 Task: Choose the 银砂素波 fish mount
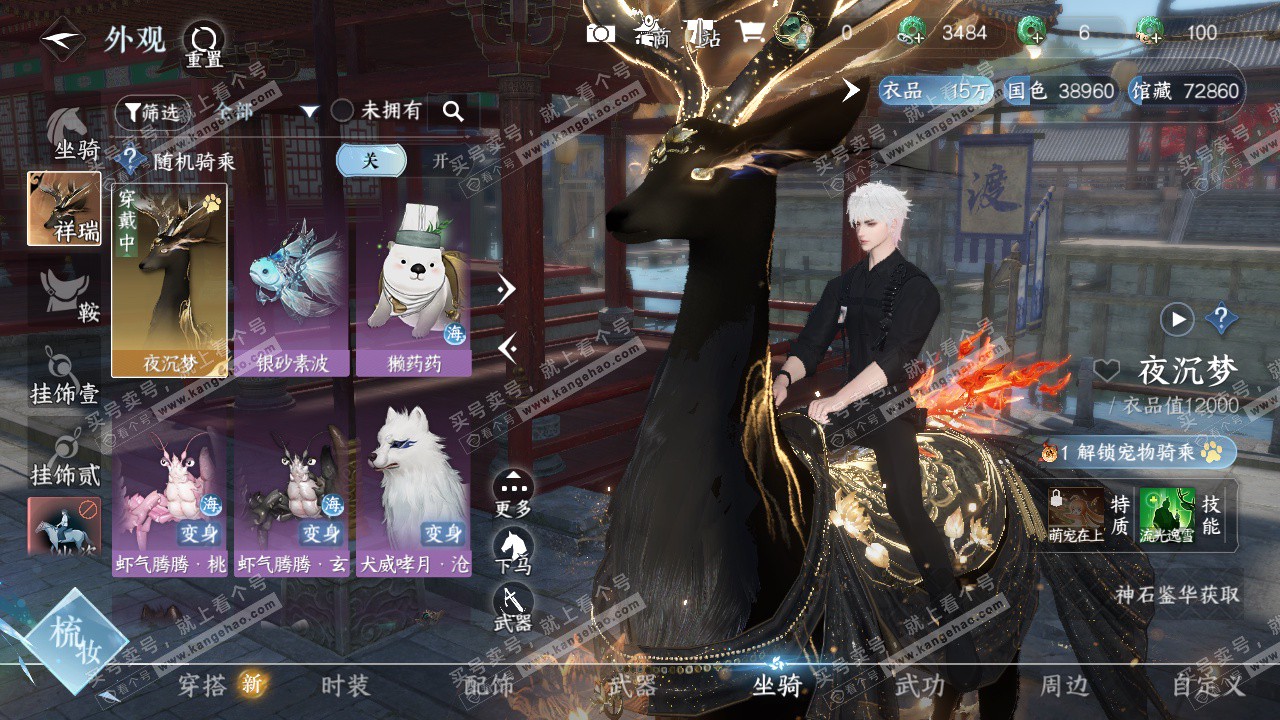291,282
